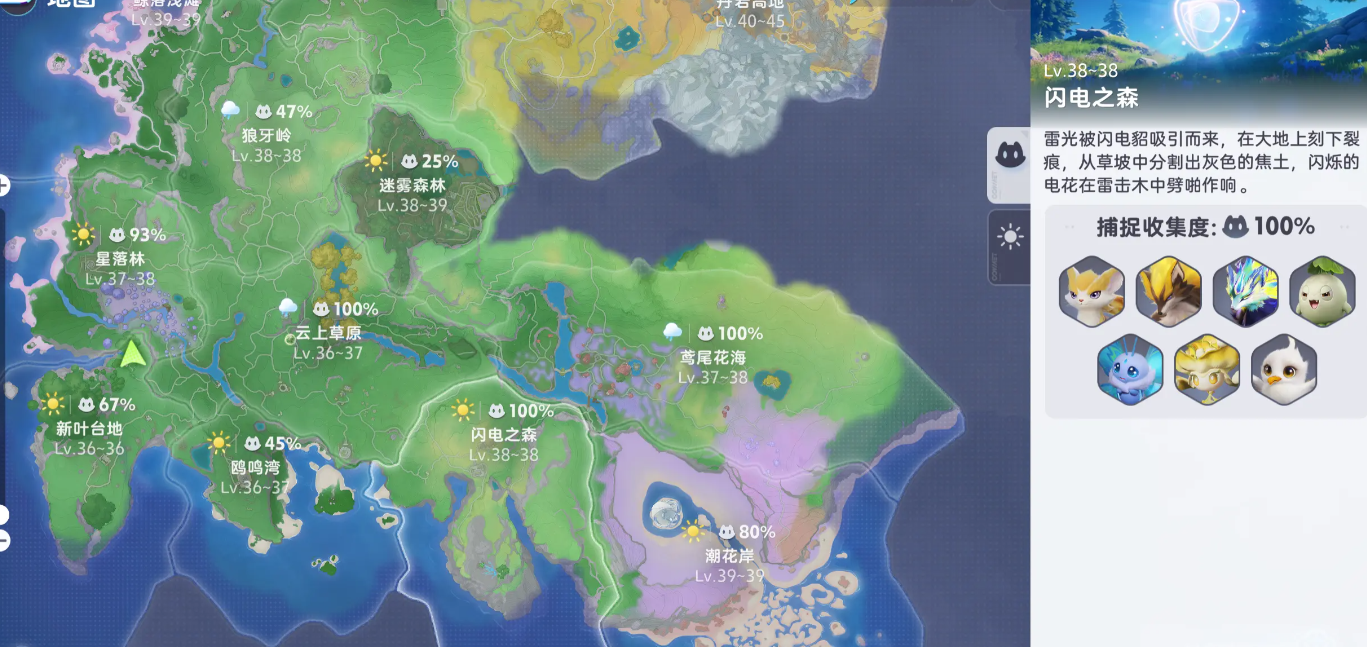Choose the 鸥鸣湾 region marker
Image resolution: width=1367 pixels, height=647 pixels.
coord(255,467)
